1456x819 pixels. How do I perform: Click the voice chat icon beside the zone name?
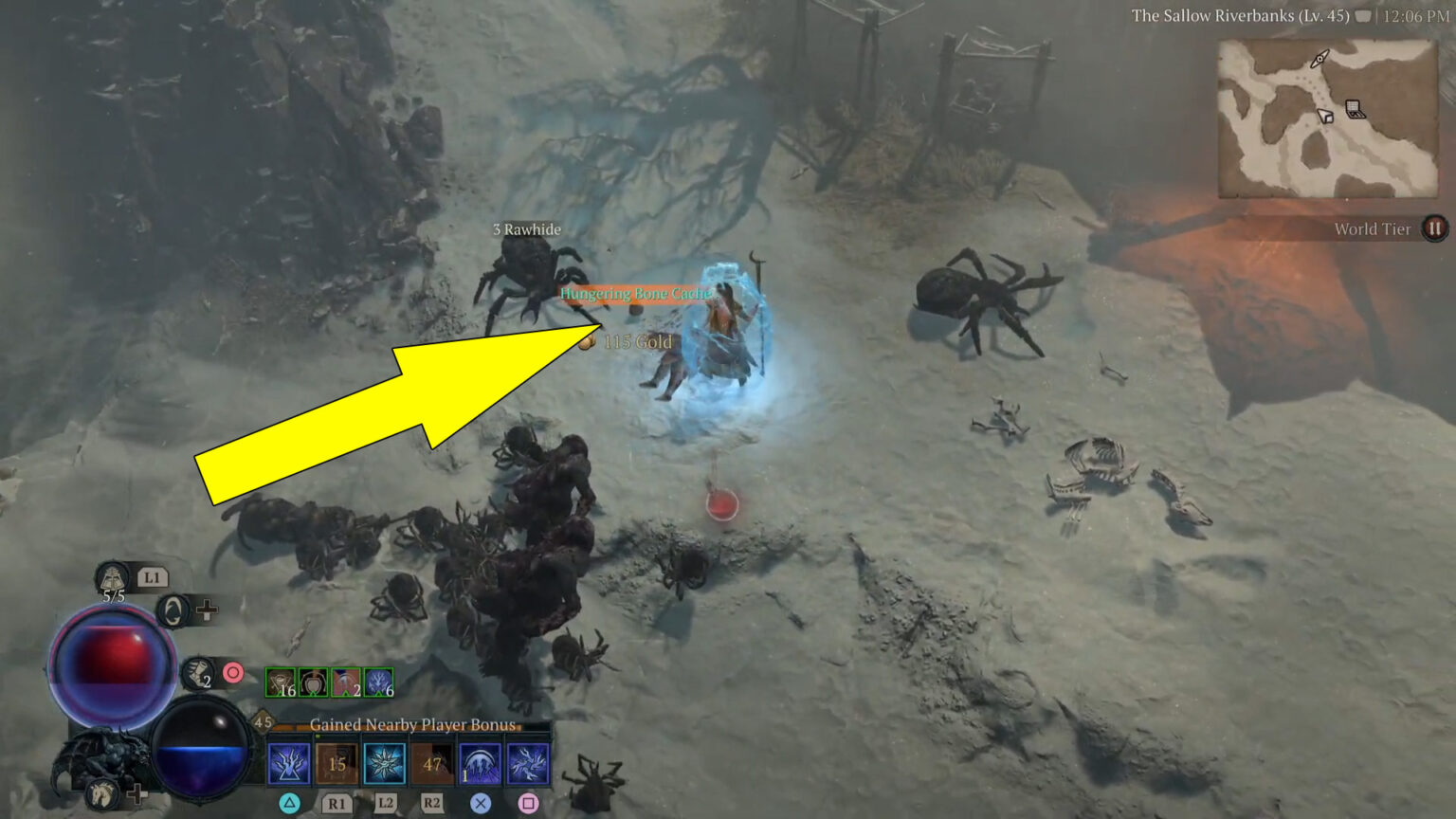(1363, 16)
